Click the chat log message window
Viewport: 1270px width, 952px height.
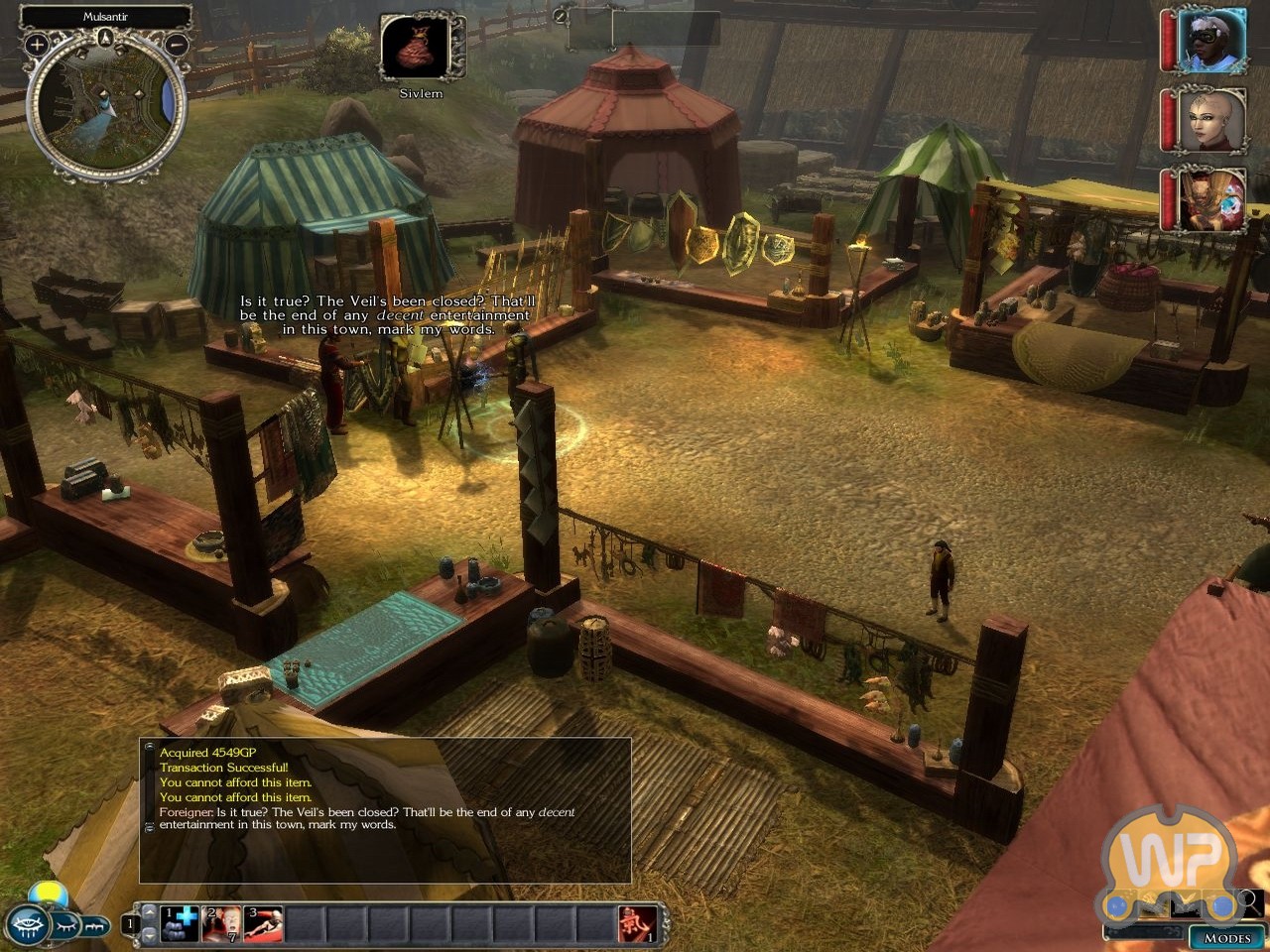pos(385,809)
